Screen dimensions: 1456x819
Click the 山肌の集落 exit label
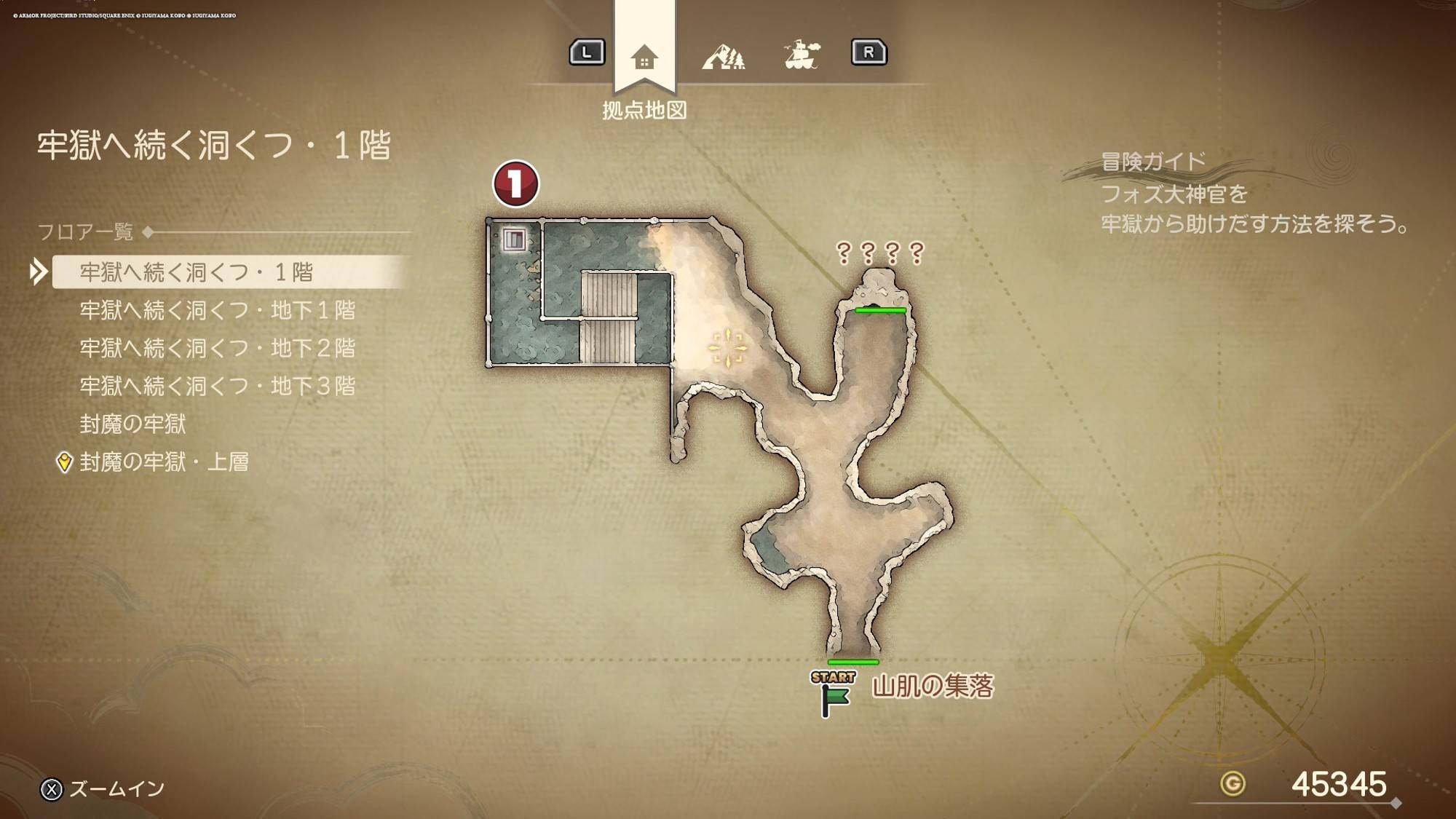pyautogui.click(x=933, y=686)
